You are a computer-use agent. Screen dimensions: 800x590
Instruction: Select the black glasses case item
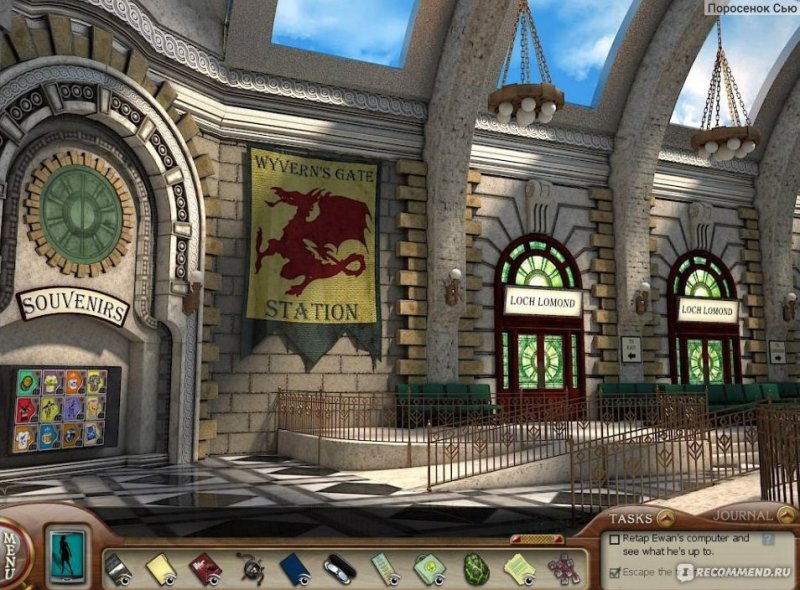click(x=340, y=568)
